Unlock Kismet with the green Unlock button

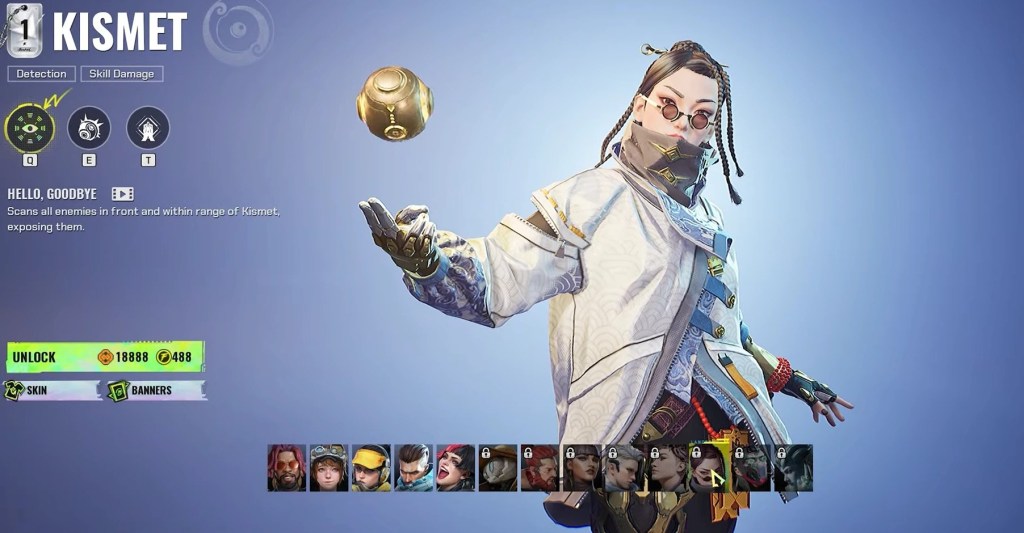coord(105,357)
